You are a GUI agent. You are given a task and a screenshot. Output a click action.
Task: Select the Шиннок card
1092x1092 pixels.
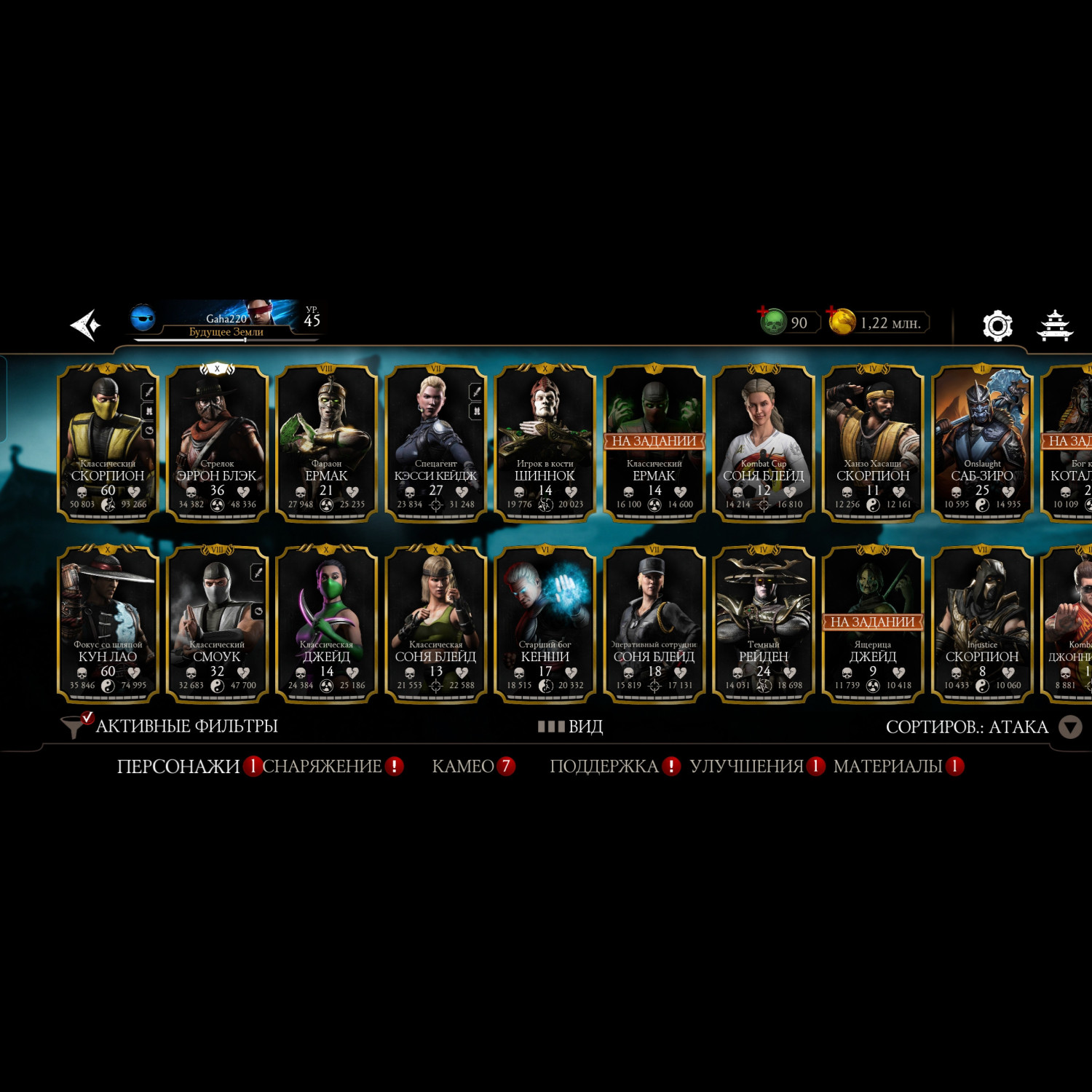(545, 443)
